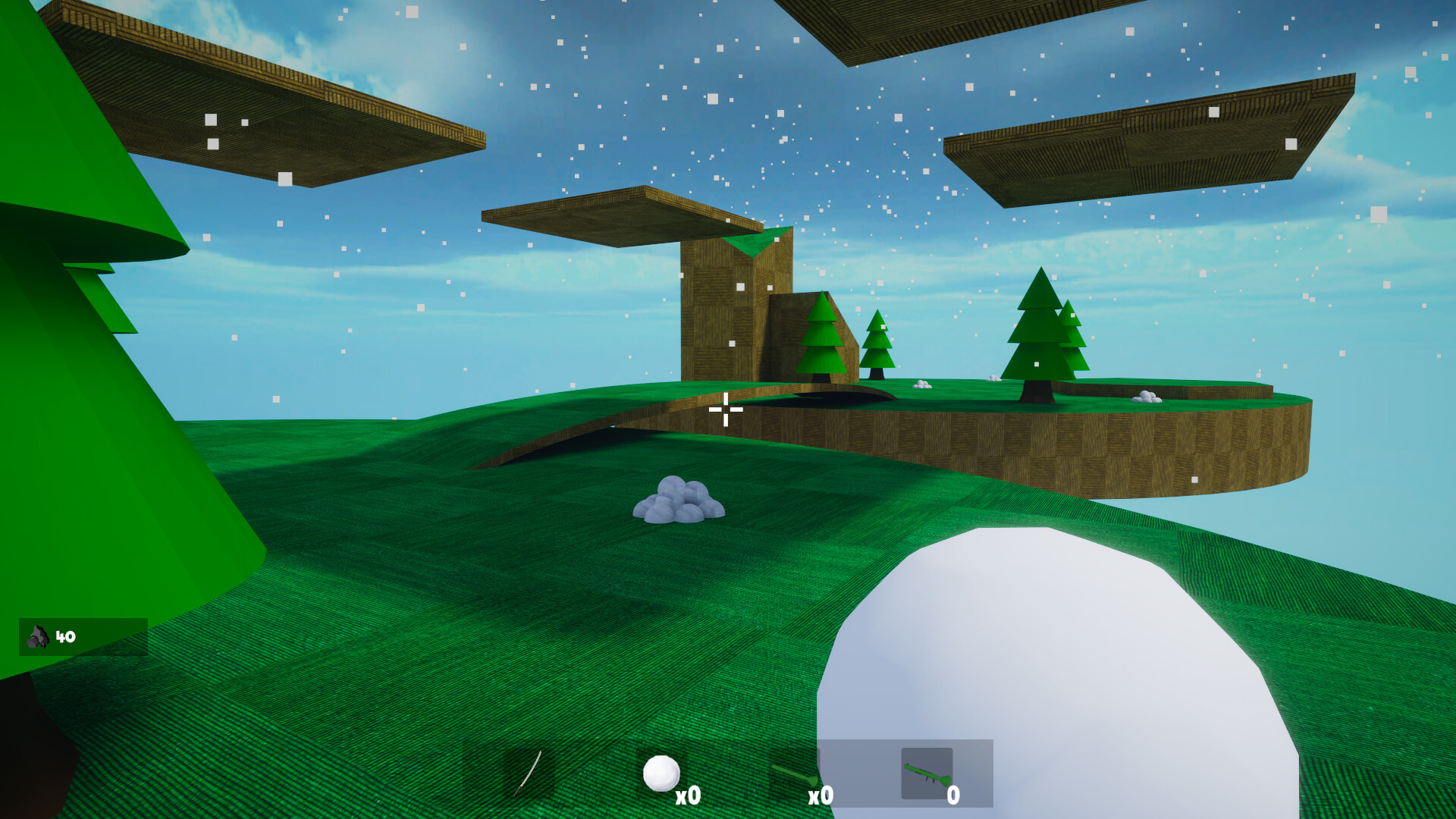1456x819 pixels.
Task: Click the snow pile on the grass
Action: 679,500
